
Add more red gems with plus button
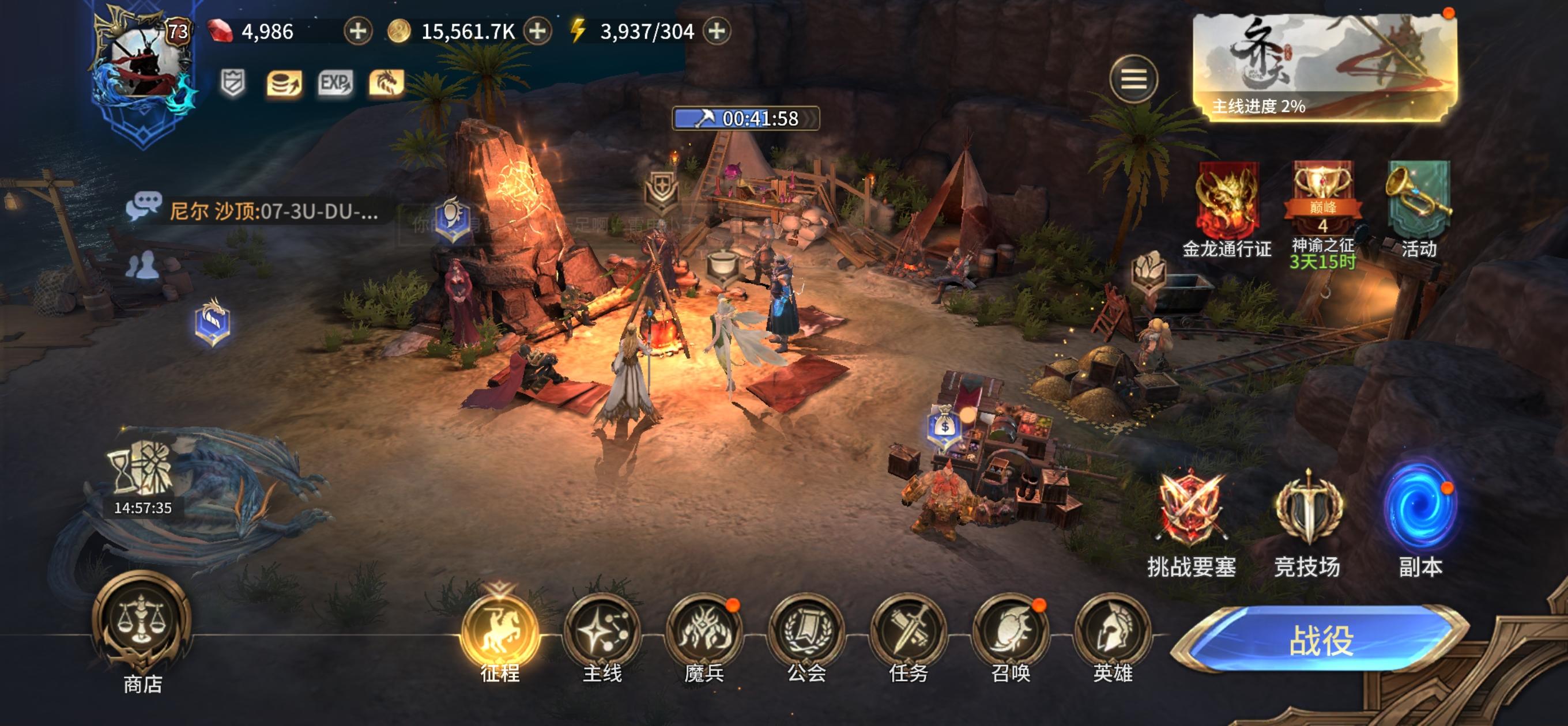click(358, 31)
